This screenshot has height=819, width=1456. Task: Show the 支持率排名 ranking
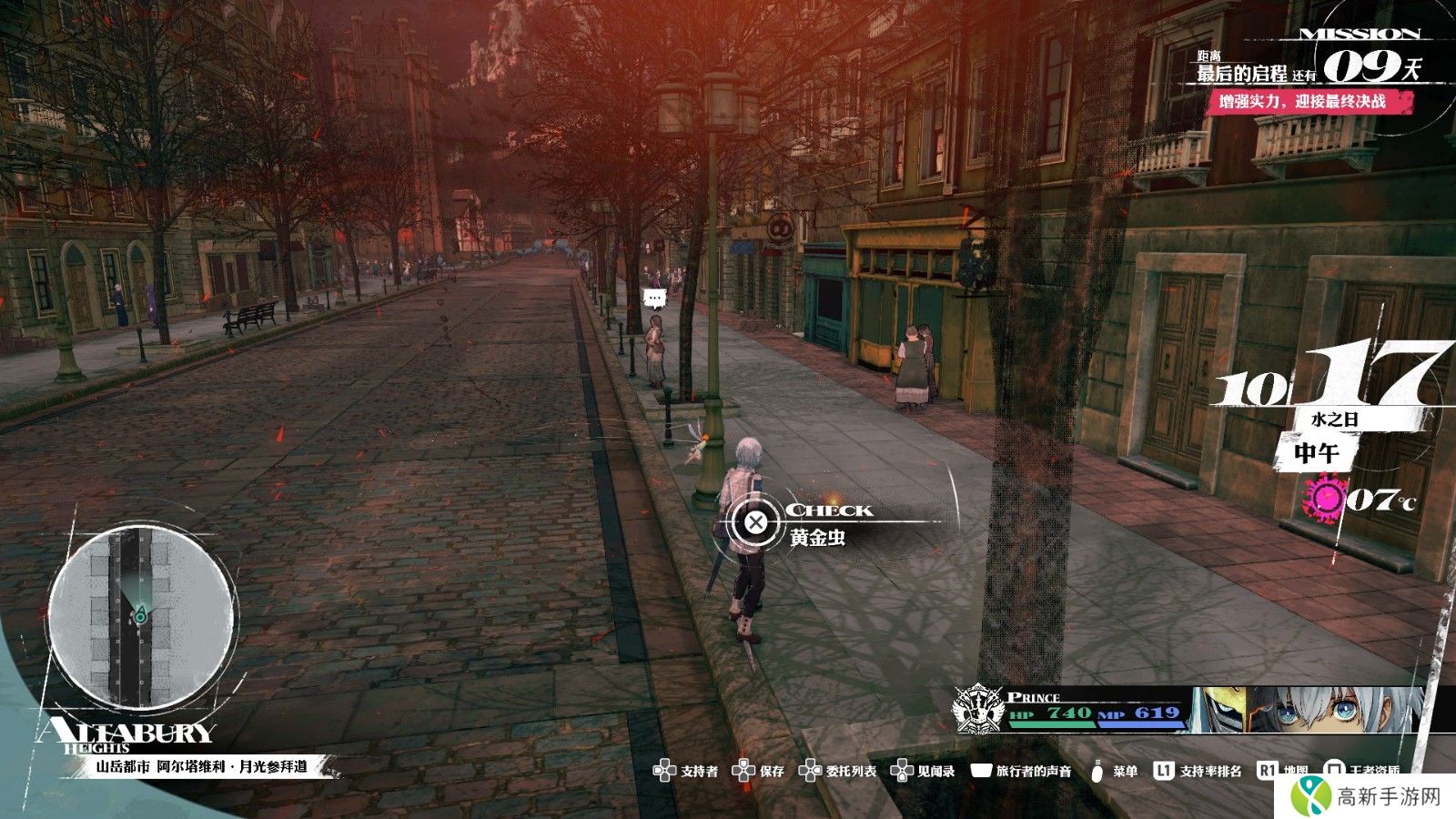[x=1198, y=771]
